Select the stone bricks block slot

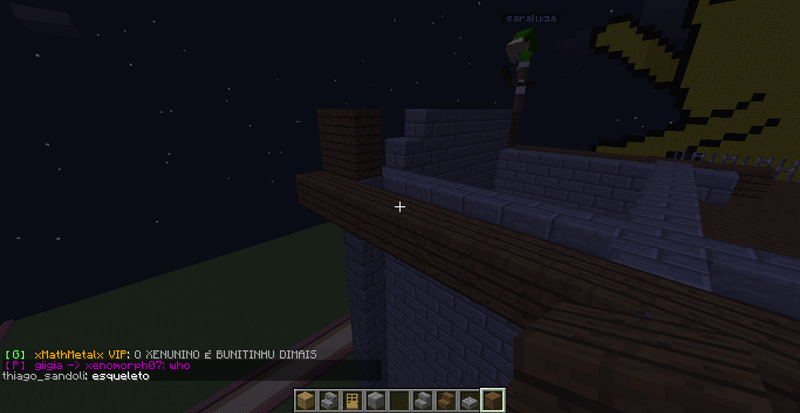373,401
